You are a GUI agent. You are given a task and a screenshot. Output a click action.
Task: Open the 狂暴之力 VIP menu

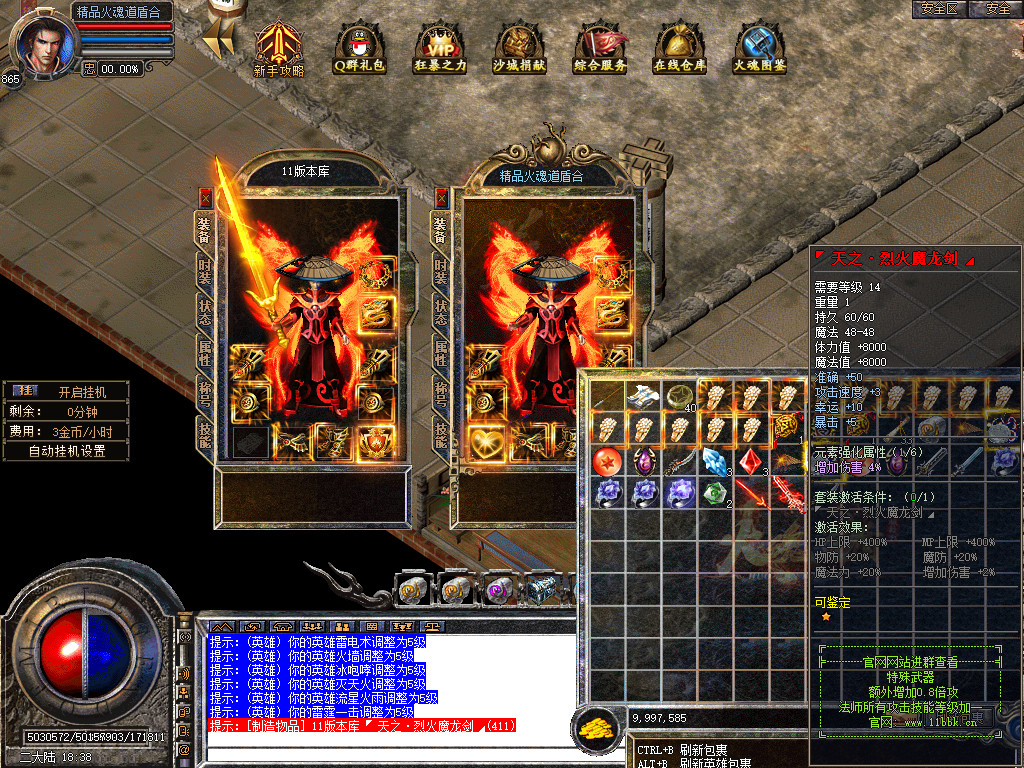click(439, 48)
